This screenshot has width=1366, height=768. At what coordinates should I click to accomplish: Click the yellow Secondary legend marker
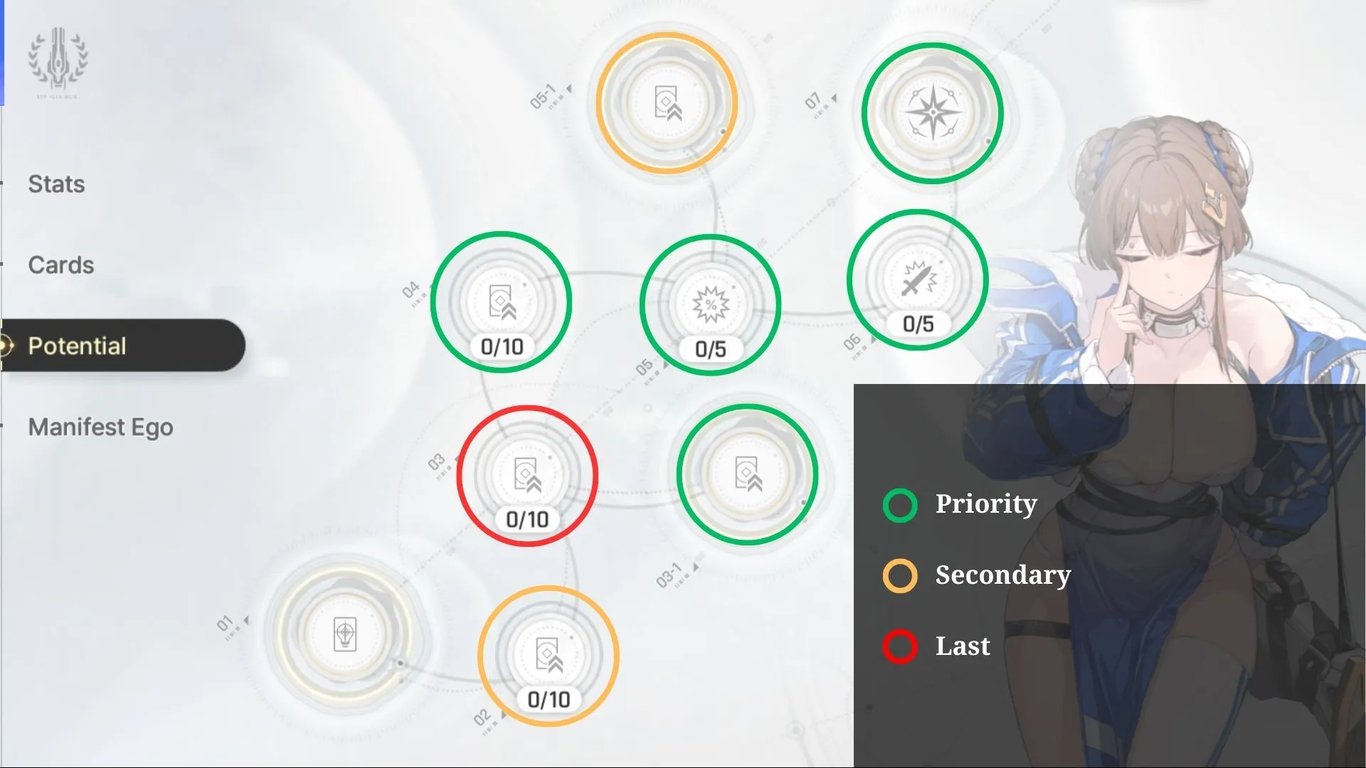click(898, 575)
